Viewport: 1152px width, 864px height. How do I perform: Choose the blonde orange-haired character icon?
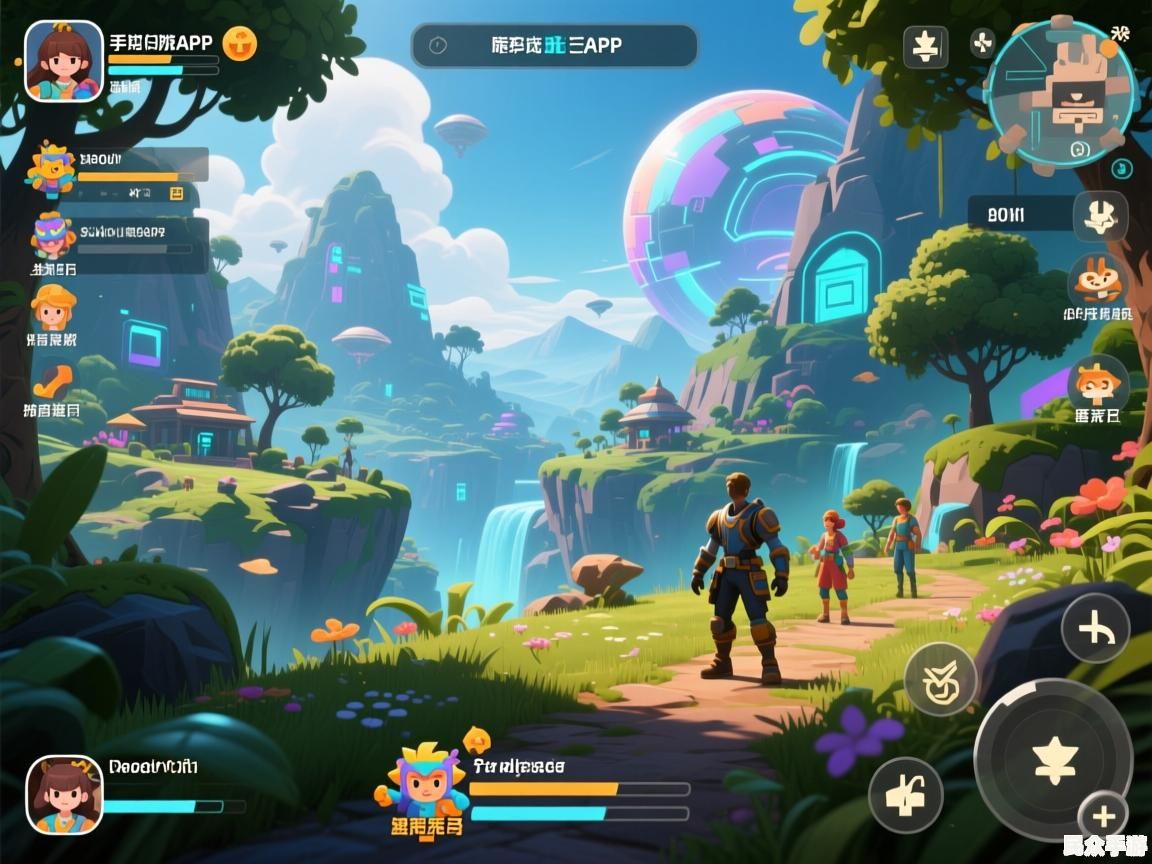coord(53,306)
